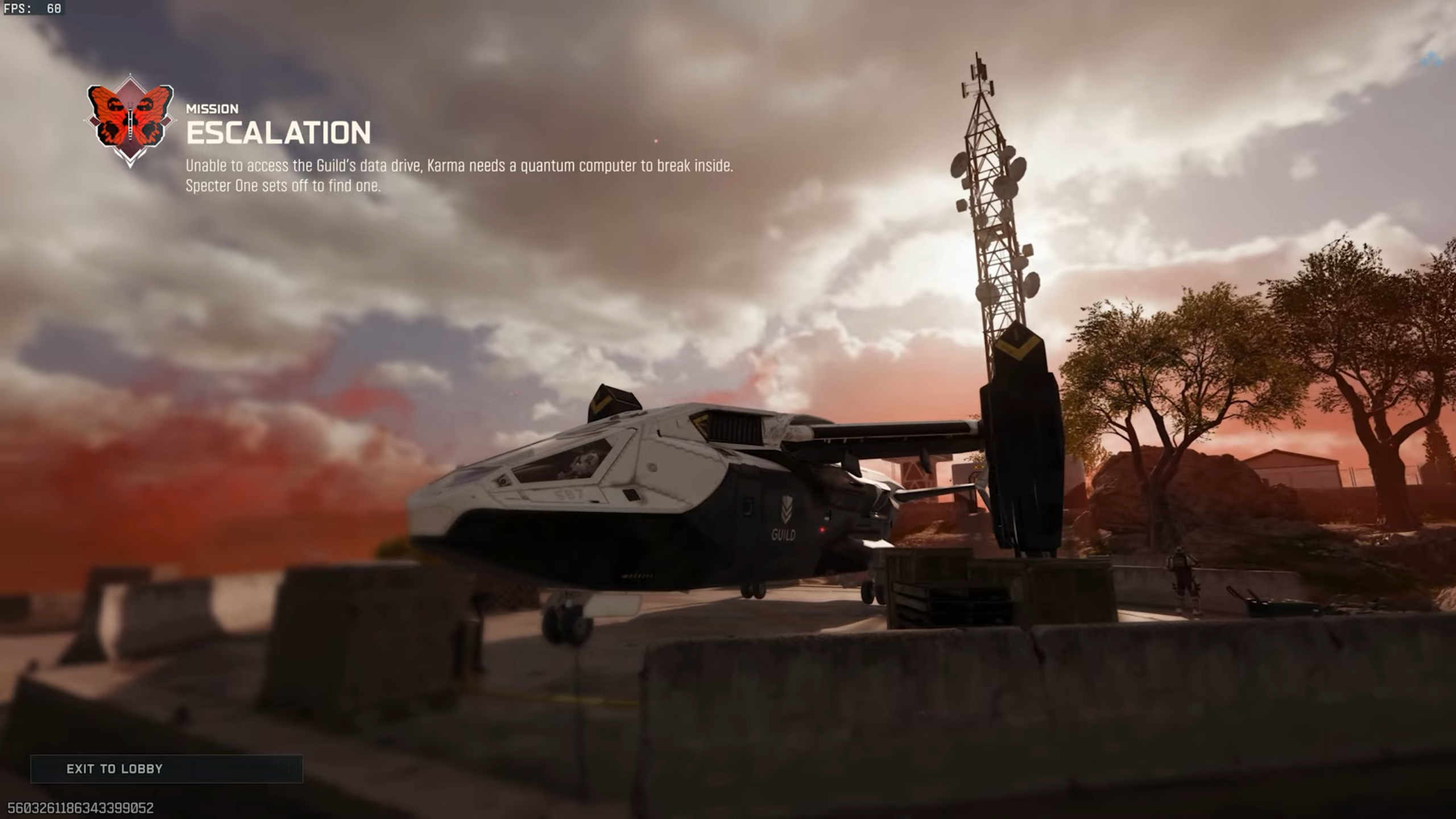The height and width of the screenshot is (819, 1456).
Task: Toggle the mission briefing text visibility
Action: (x=461, y=176)
